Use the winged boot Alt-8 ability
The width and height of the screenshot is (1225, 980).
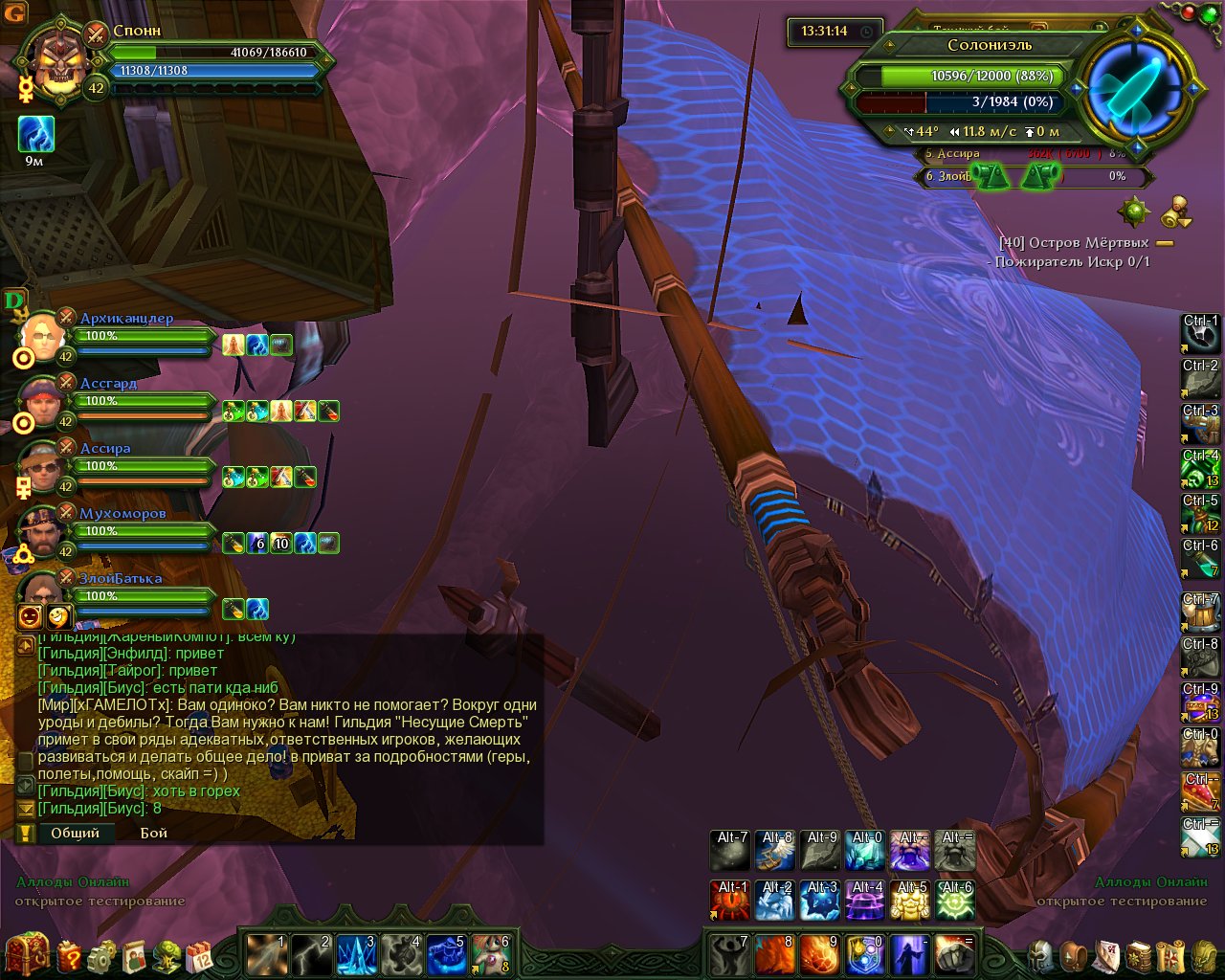775,850
